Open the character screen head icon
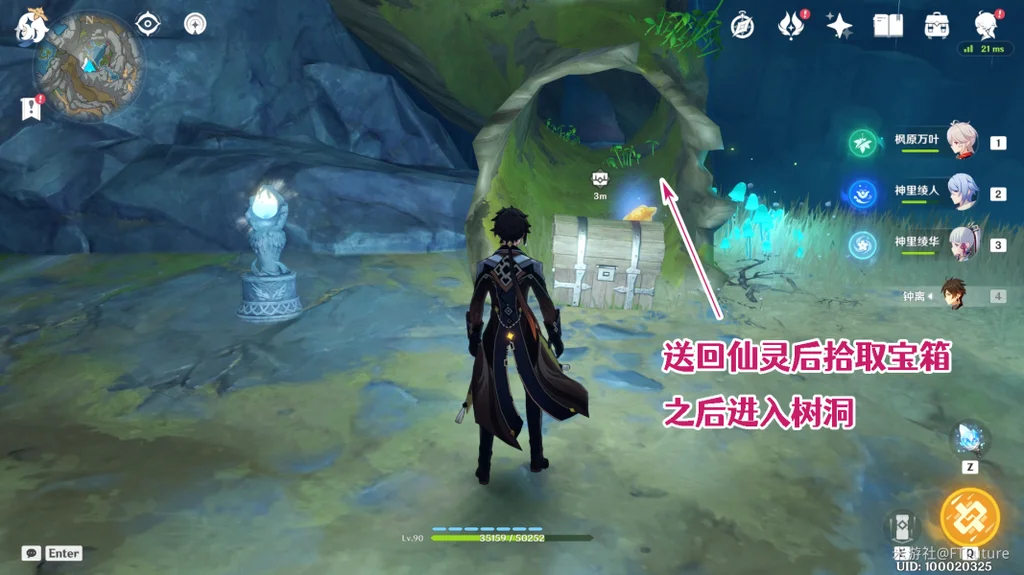This screenshot has width=1024, height=575. [x=985, y=25]
